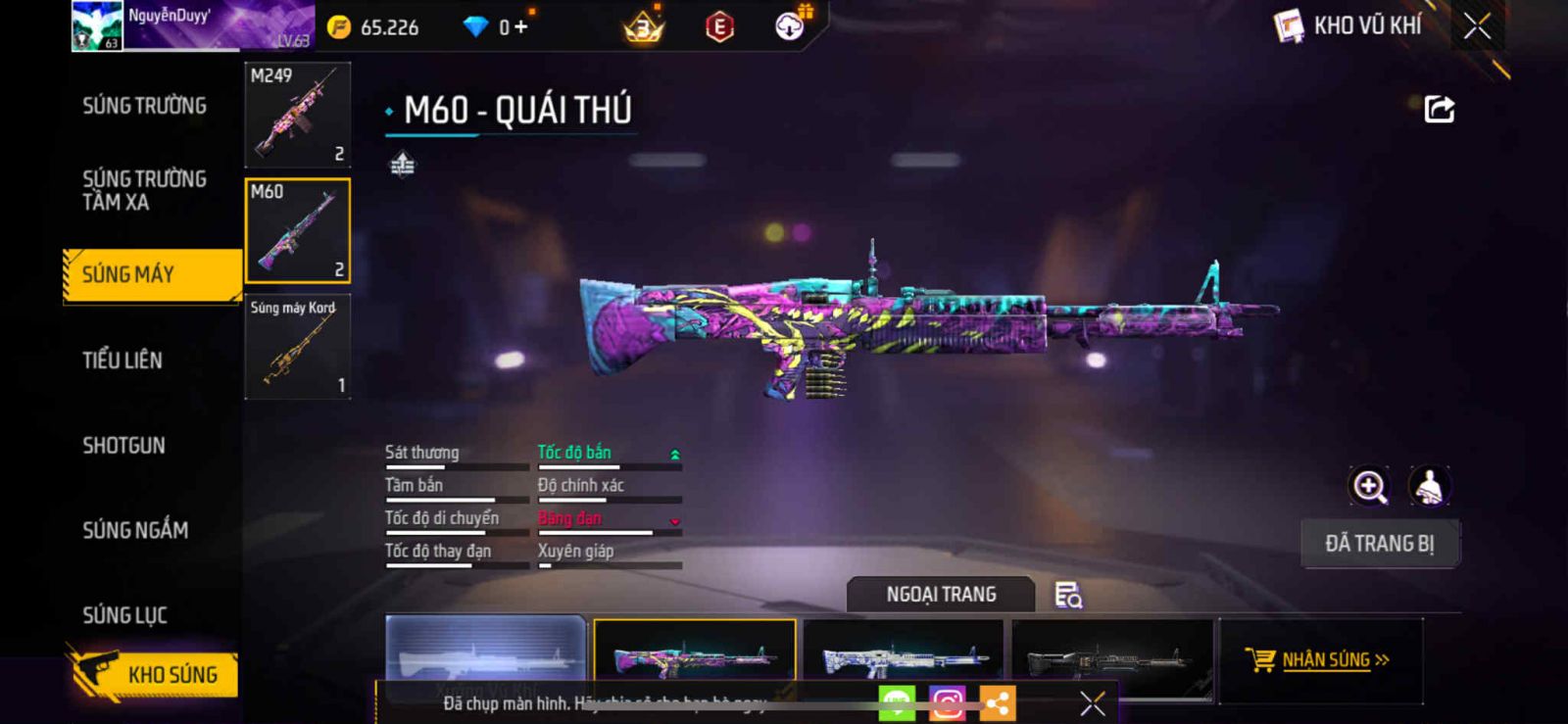Open the Nhận Súng shop link
Image resolution: width=1568 pixels, height=724 pixels.
pyautogui.click(x=1318, y=660)
